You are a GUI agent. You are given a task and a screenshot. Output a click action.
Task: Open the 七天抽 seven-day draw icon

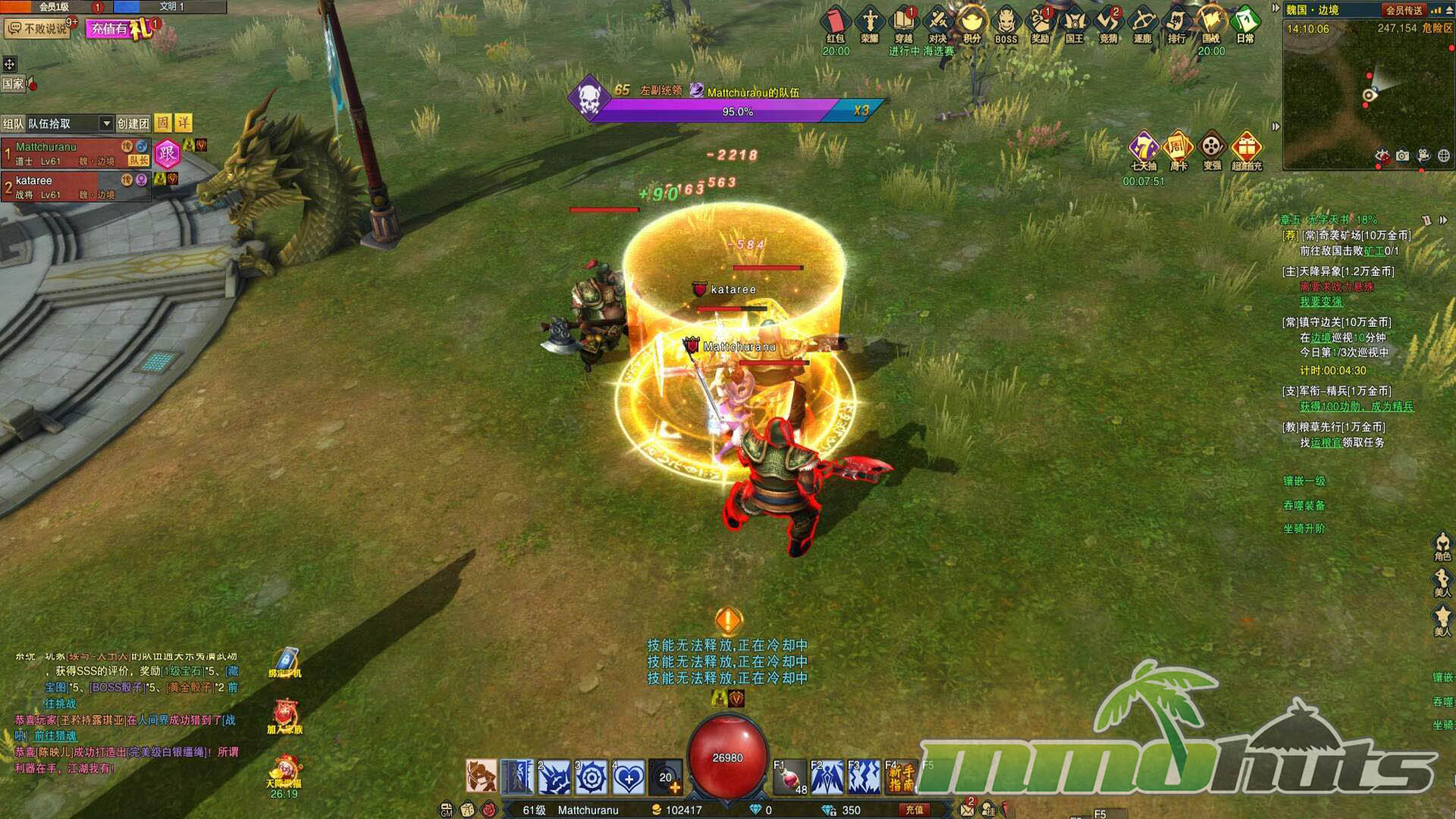coord(1144,149)
